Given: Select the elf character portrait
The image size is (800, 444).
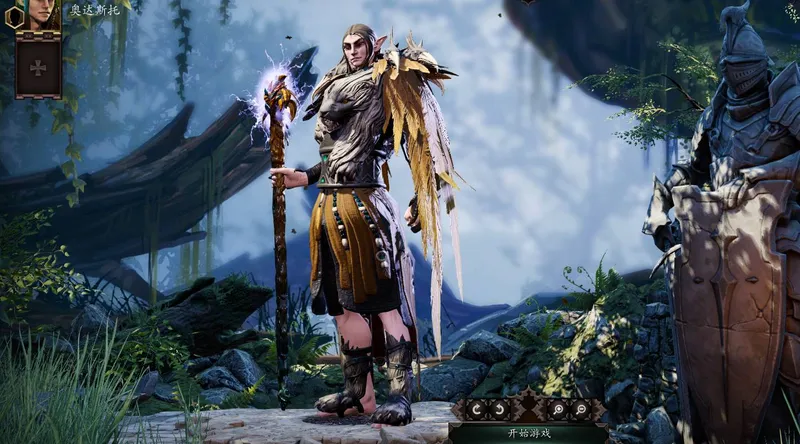Looking at the screenshot, I should 39,13.
